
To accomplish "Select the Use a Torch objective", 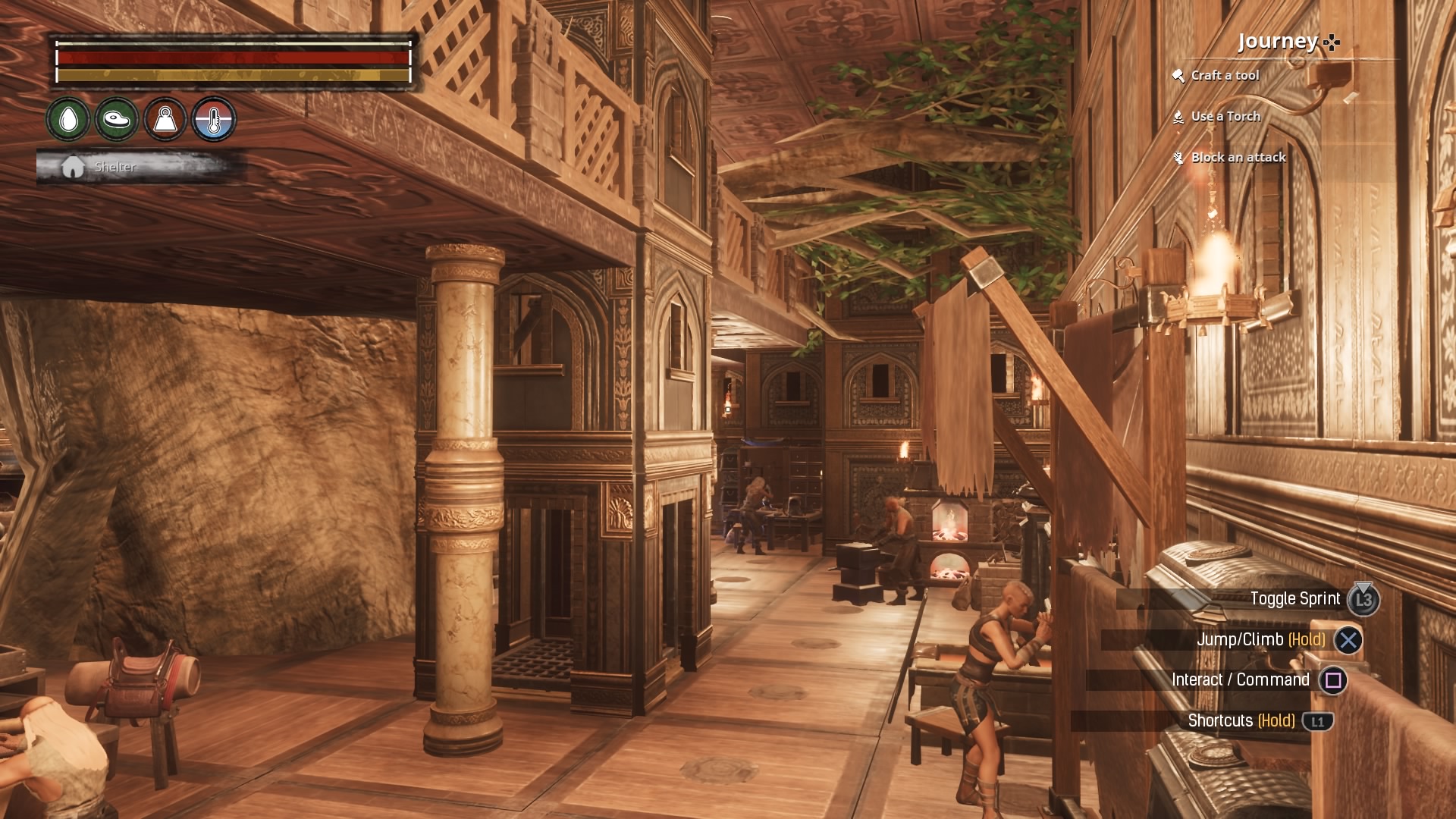I will 1225,116.
